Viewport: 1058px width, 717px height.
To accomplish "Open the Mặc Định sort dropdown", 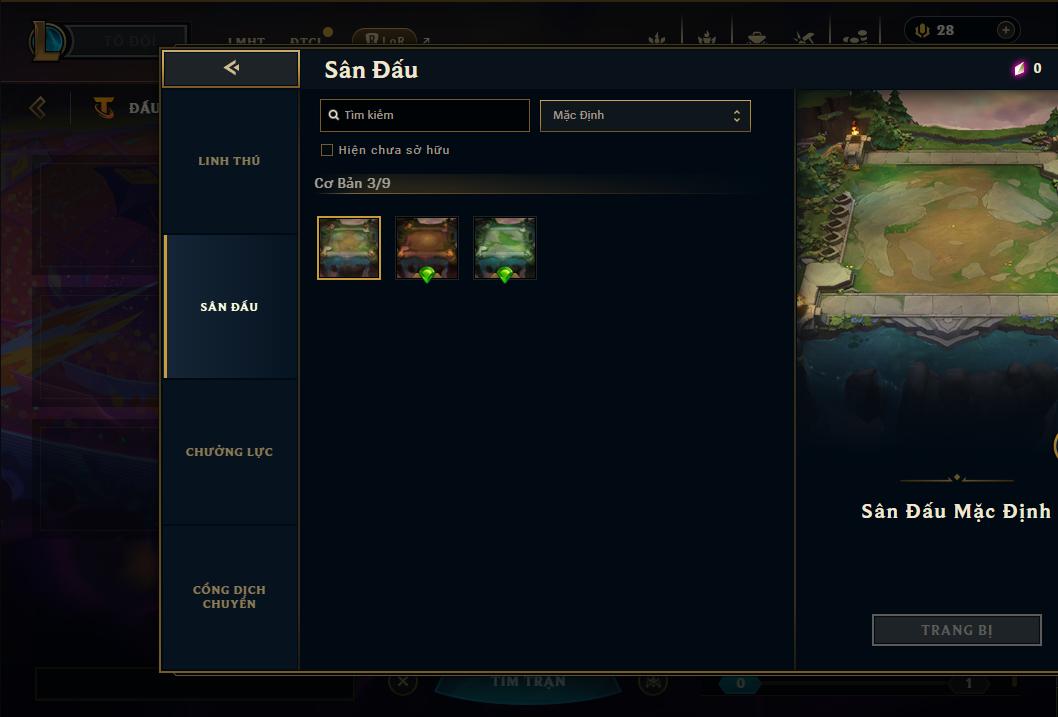I will point(645,115).
